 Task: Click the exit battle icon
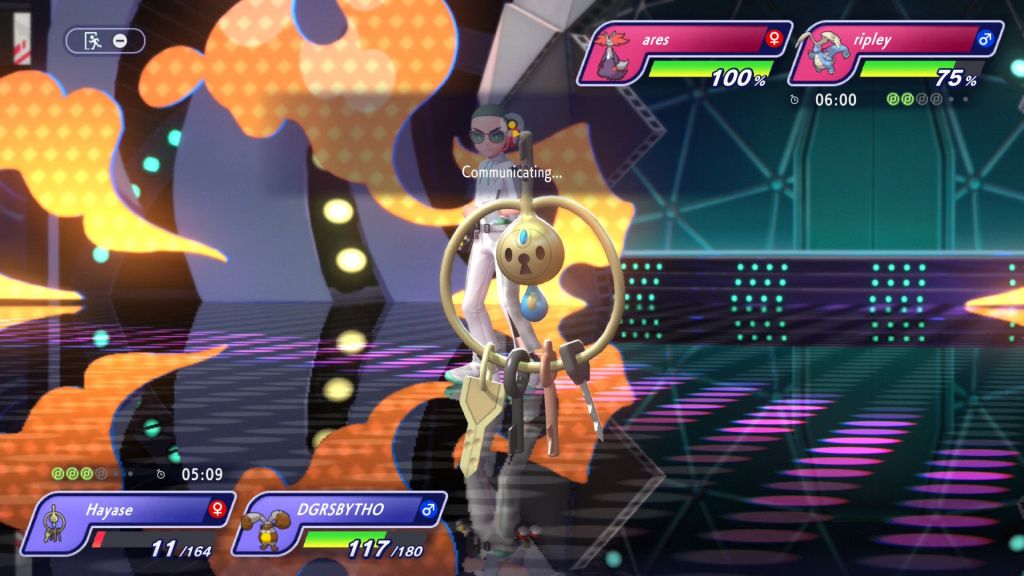coord(93,41)
